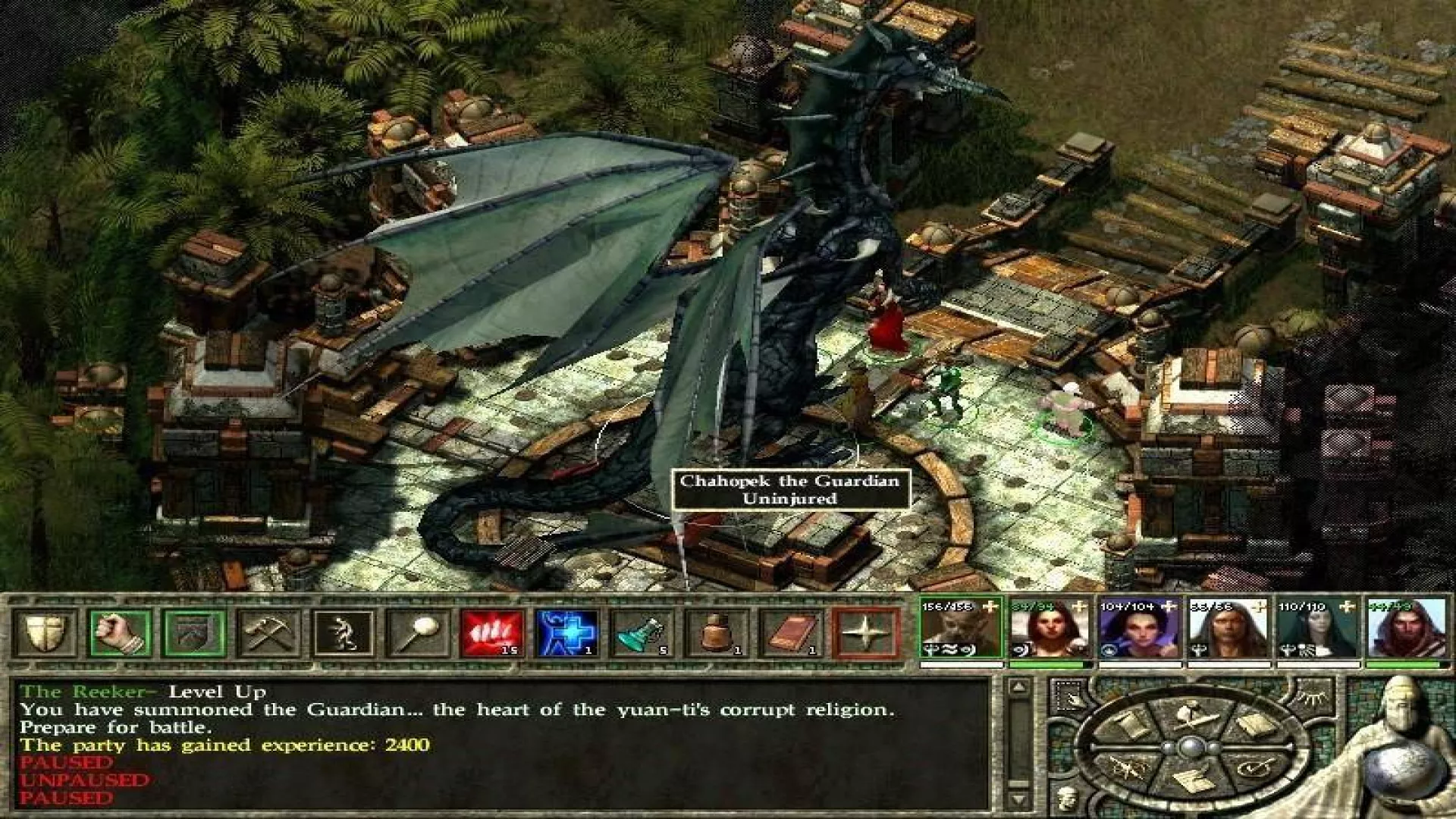Select the purple-background woman portrait
Viewport: 1456px width, 819px height.
pyautogui.click(x=1139, y=628)
